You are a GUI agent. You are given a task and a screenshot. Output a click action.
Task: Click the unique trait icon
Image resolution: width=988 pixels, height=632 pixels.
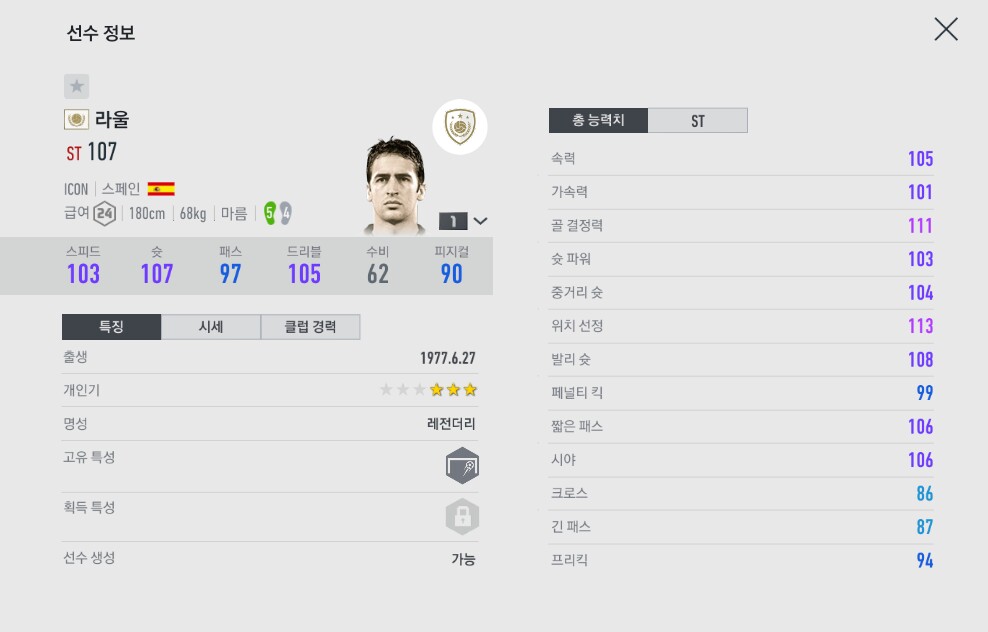coord(462,466)
